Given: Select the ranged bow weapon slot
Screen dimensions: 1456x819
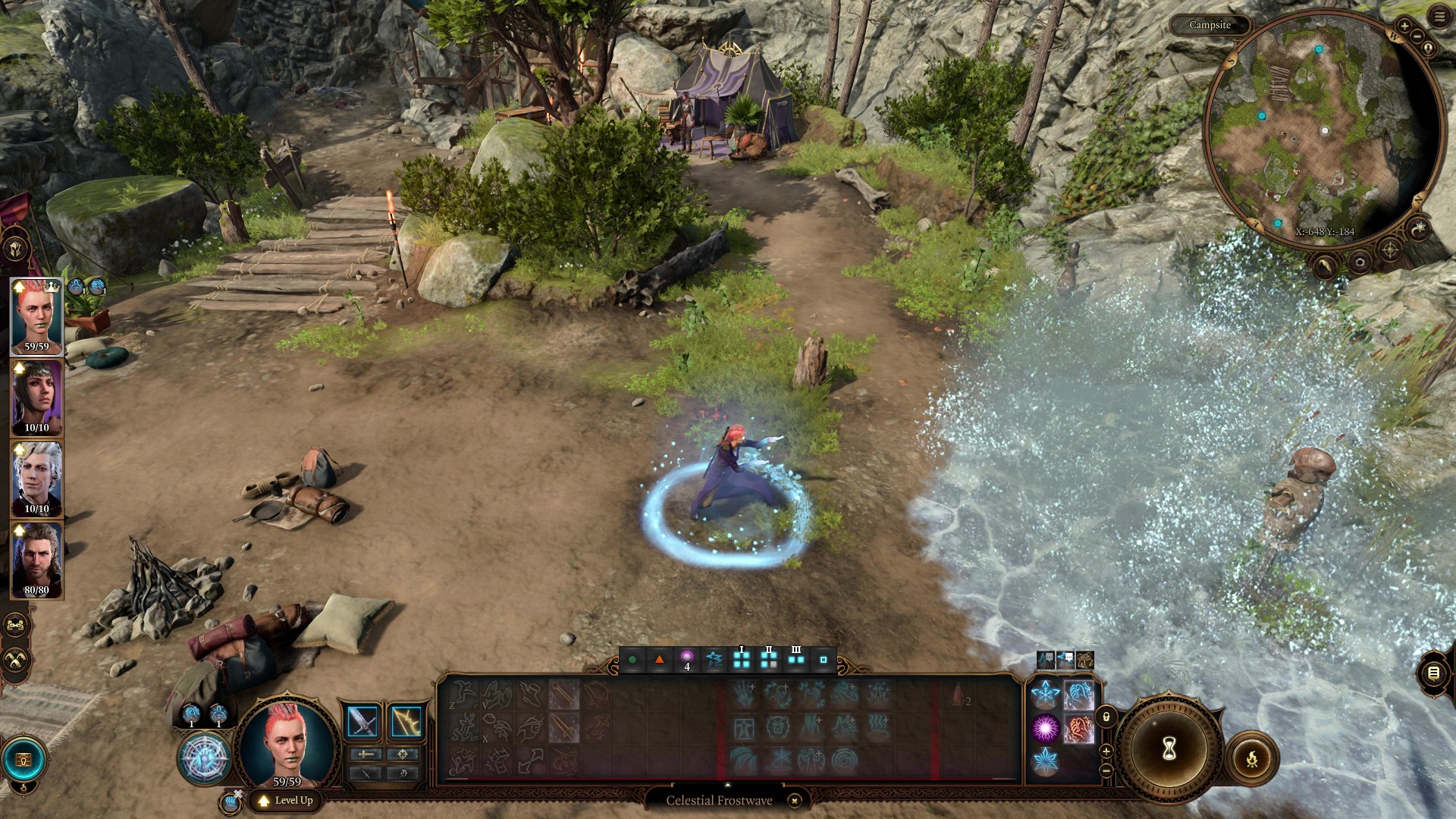Looking at the screenshot, I should point(406,722).
